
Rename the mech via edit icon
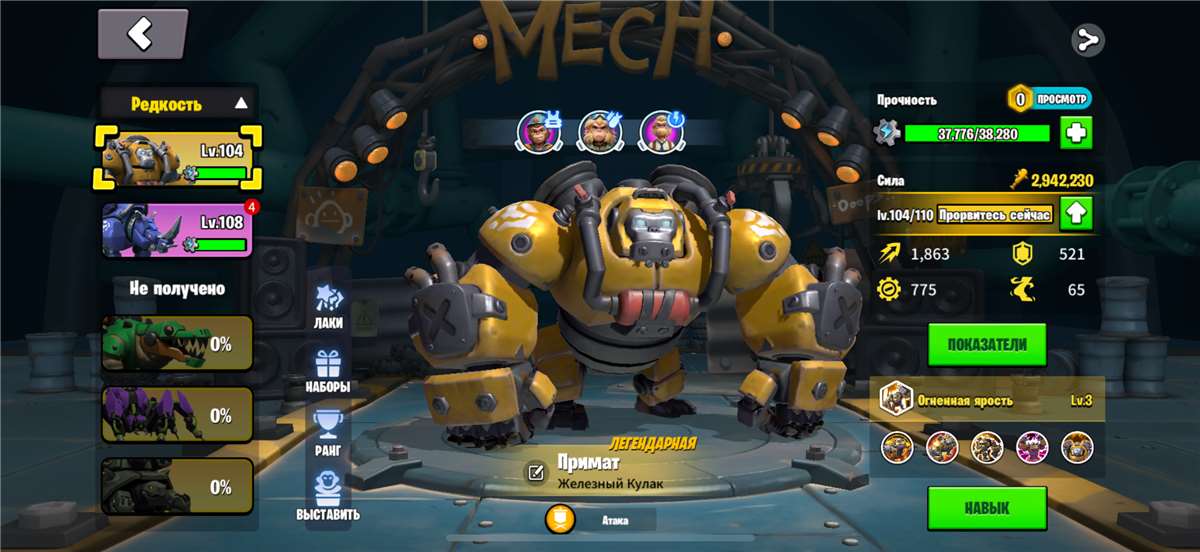(536, 472)
